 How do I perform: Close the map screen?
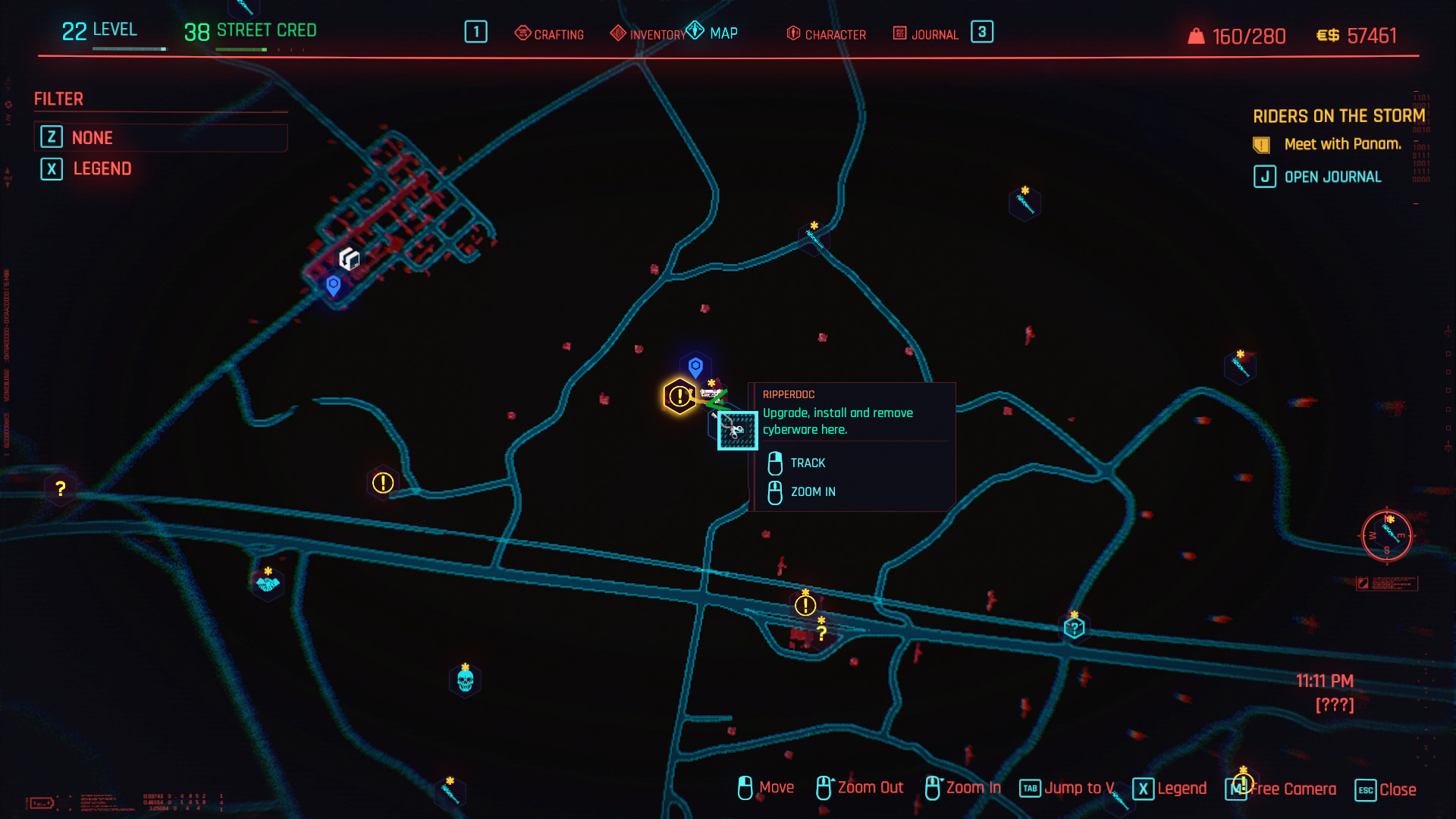coord(1386,789)
